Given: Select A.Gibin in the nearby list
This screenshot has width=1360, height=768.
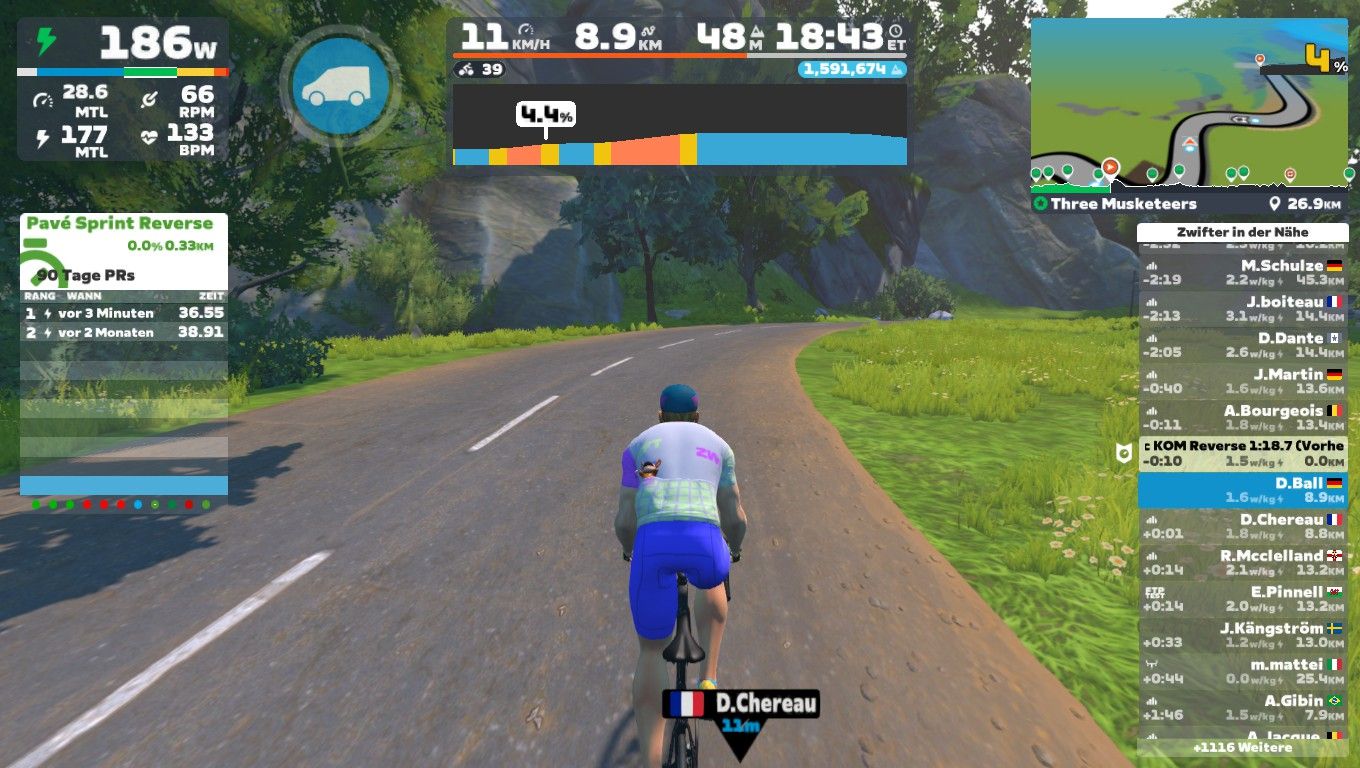Looking at the screenshot, I should [x=1242, y=707].
